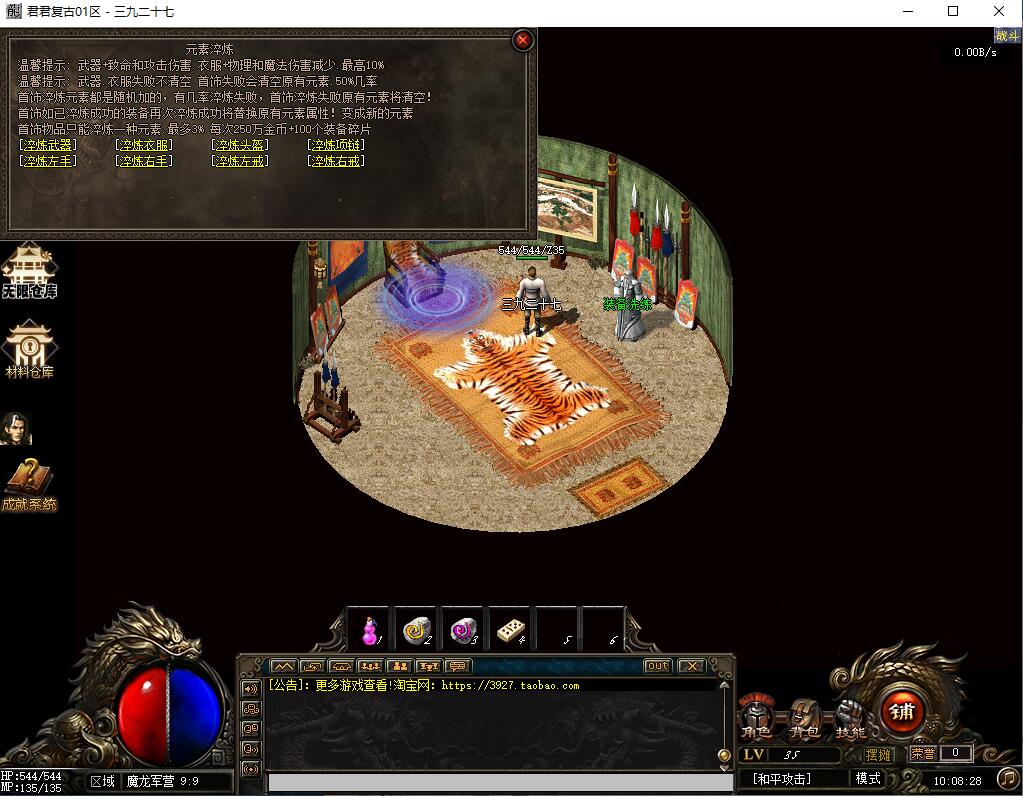Use the domino tile item in the hotbar
Image resolution: width=1023 pixels, height=796 pixels.
point(510,630)
